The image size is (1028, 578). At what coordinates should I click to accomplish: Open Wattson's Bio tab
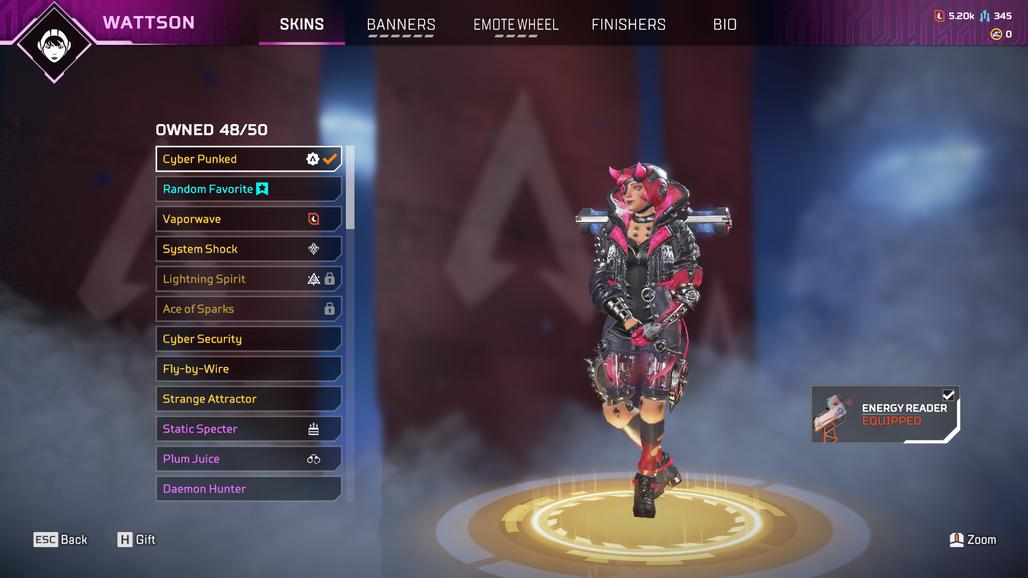tap(725, 24)
